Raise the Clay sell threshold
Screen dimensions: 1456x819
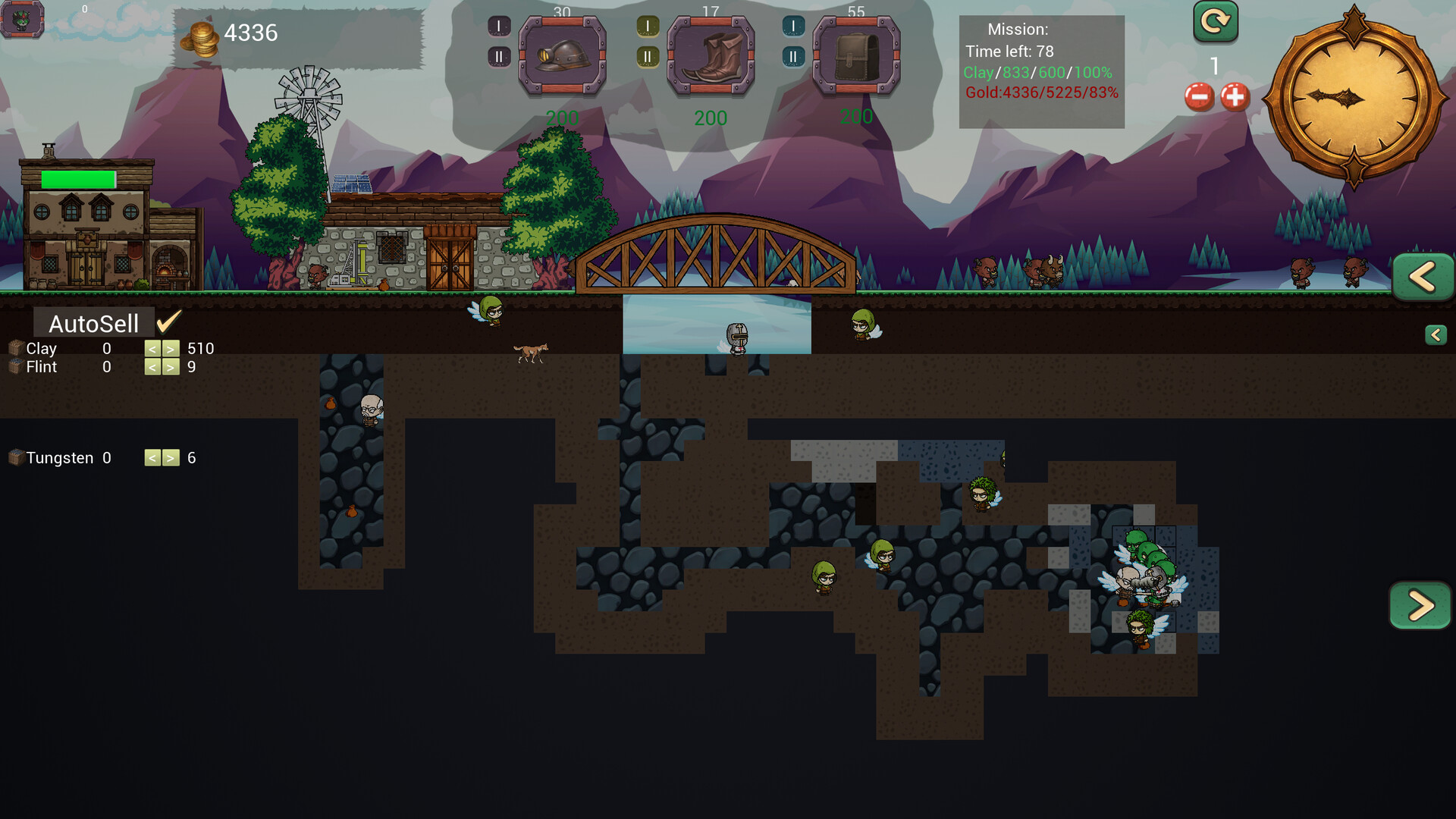pos(171,349)
